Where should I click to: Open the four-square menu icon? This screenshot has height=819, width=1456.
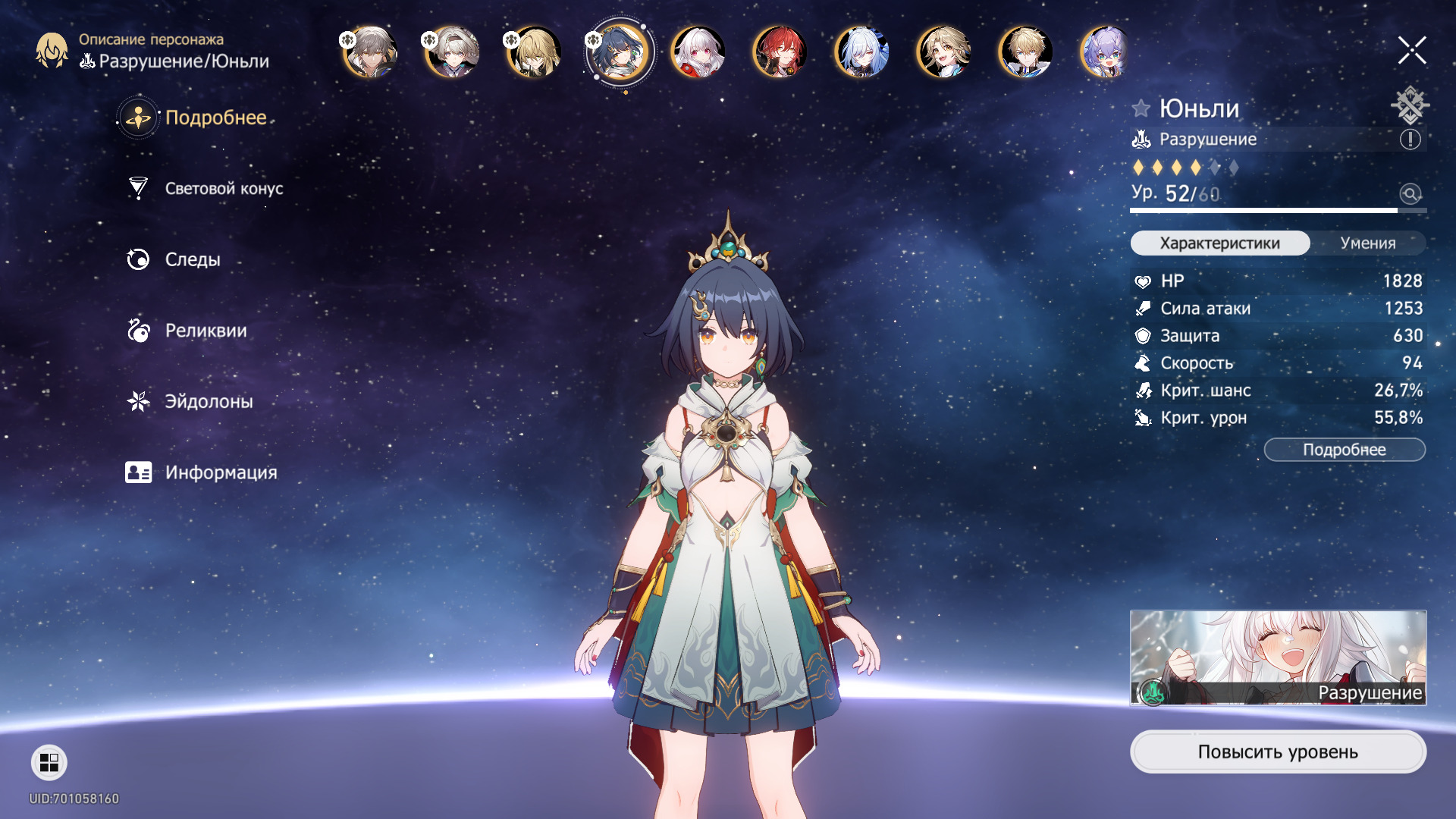click(x=49, y=762)
